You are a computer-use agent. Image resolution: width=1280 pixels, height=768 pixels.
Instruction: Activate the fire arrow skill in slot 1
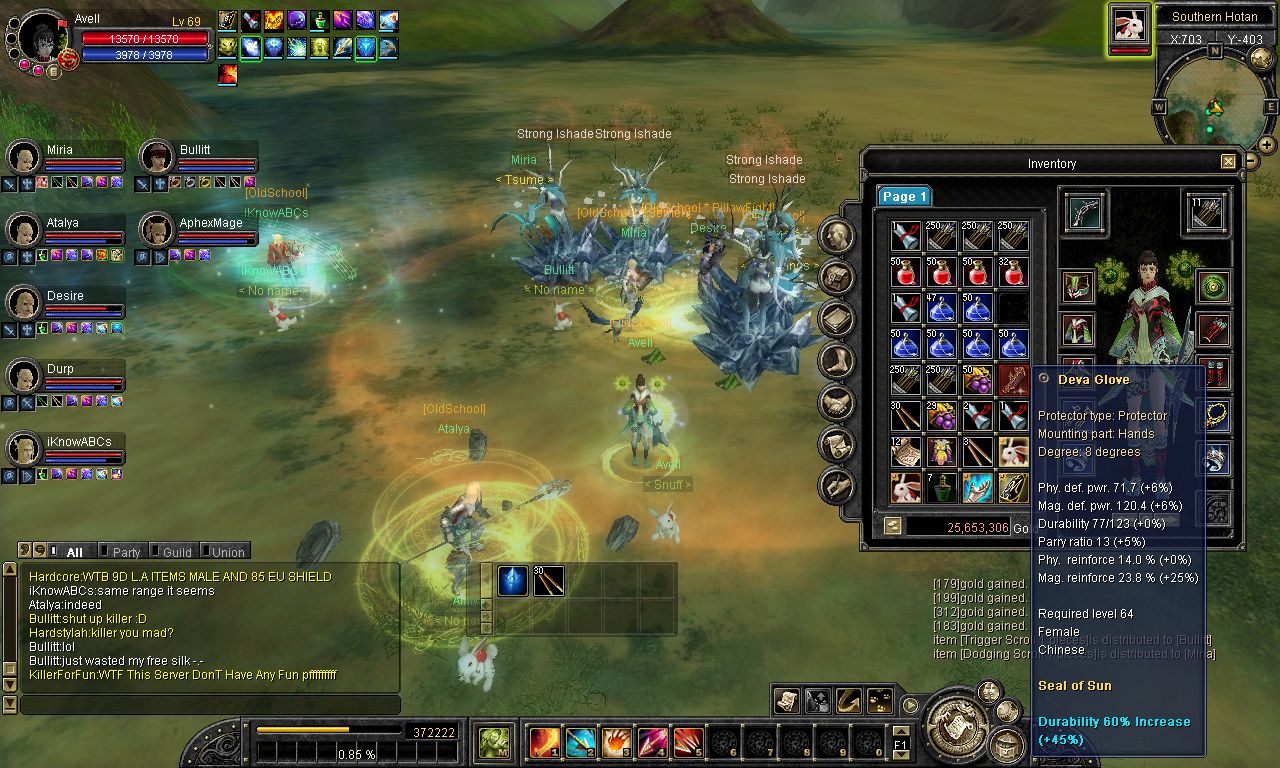click(x=544, y=743)
